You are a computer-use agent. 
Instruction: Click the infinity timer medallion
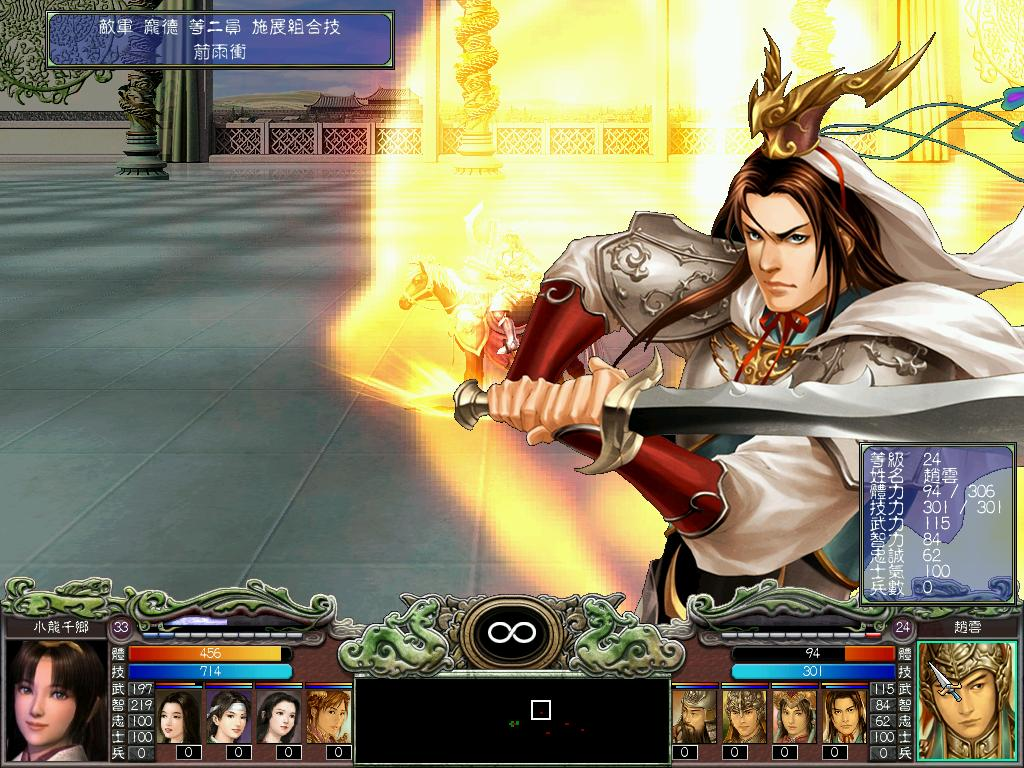click(511, 632)
